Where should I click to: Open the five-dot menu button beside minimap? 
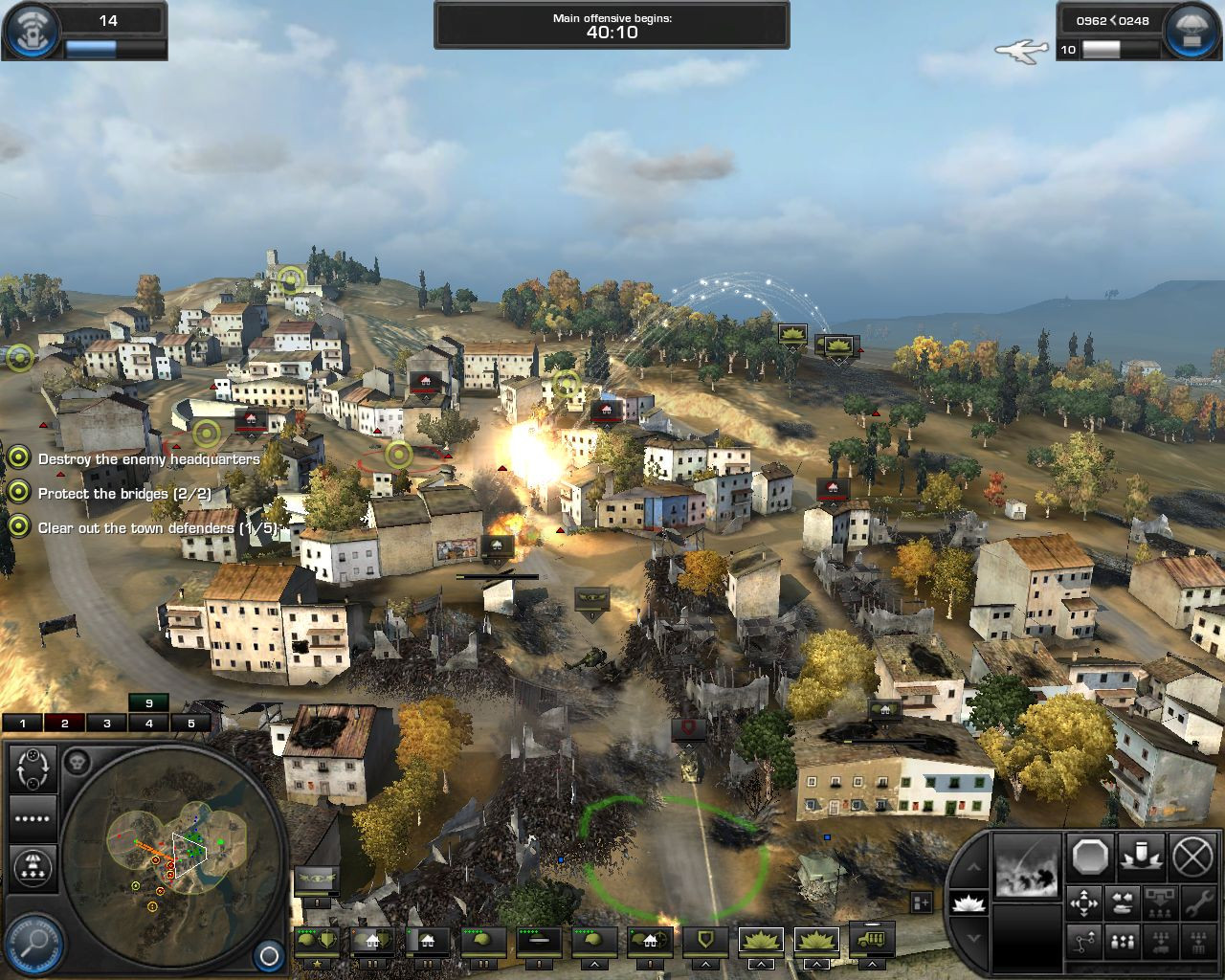click(x=33, y=818)
